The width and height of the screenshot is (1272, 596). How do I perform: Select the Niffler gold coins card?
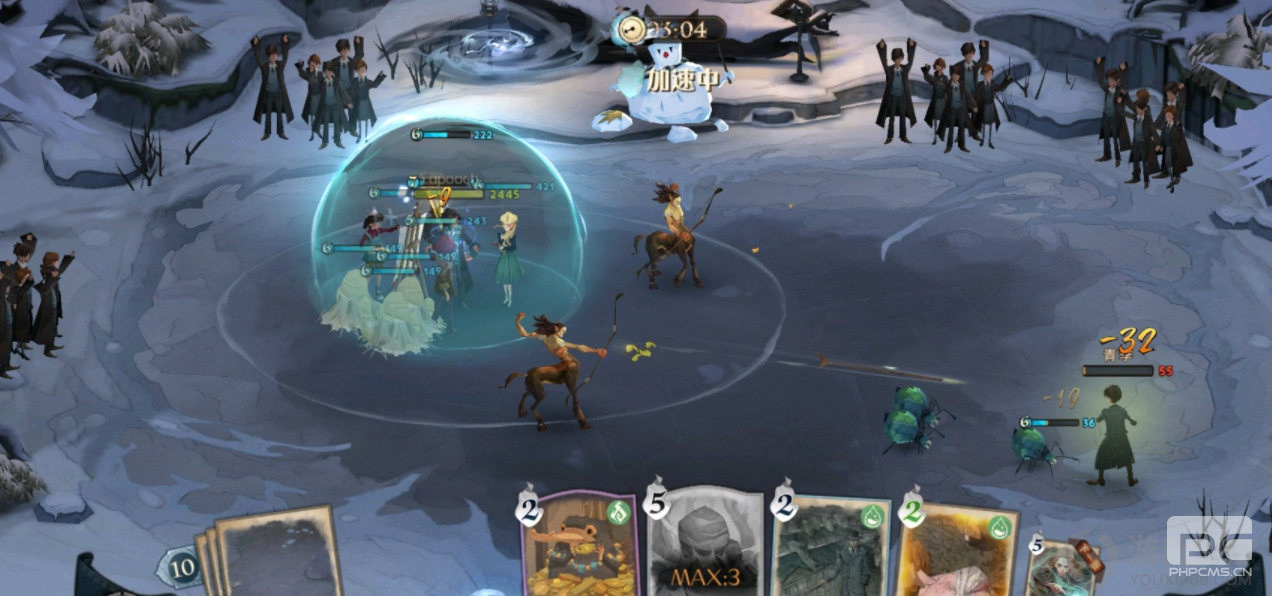pyautogui.click(x=580, y=545)
